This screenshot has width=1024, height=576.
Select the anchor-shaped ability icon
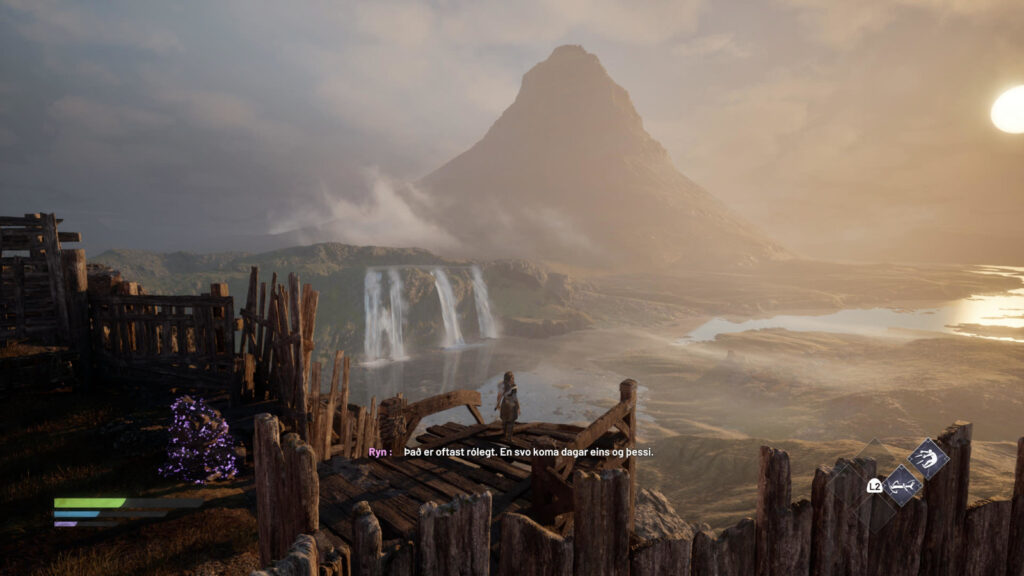(902, 485)
